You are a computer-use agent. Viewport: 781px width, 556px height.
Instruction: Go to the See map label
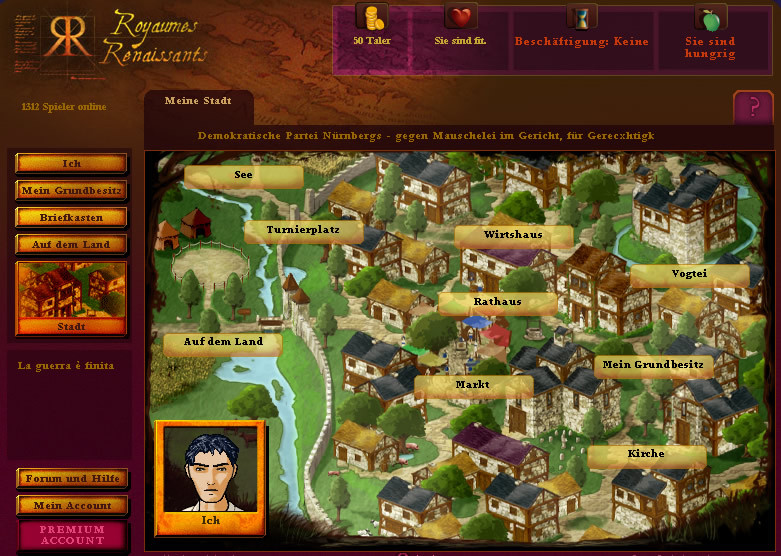click(x=243, y=175)
